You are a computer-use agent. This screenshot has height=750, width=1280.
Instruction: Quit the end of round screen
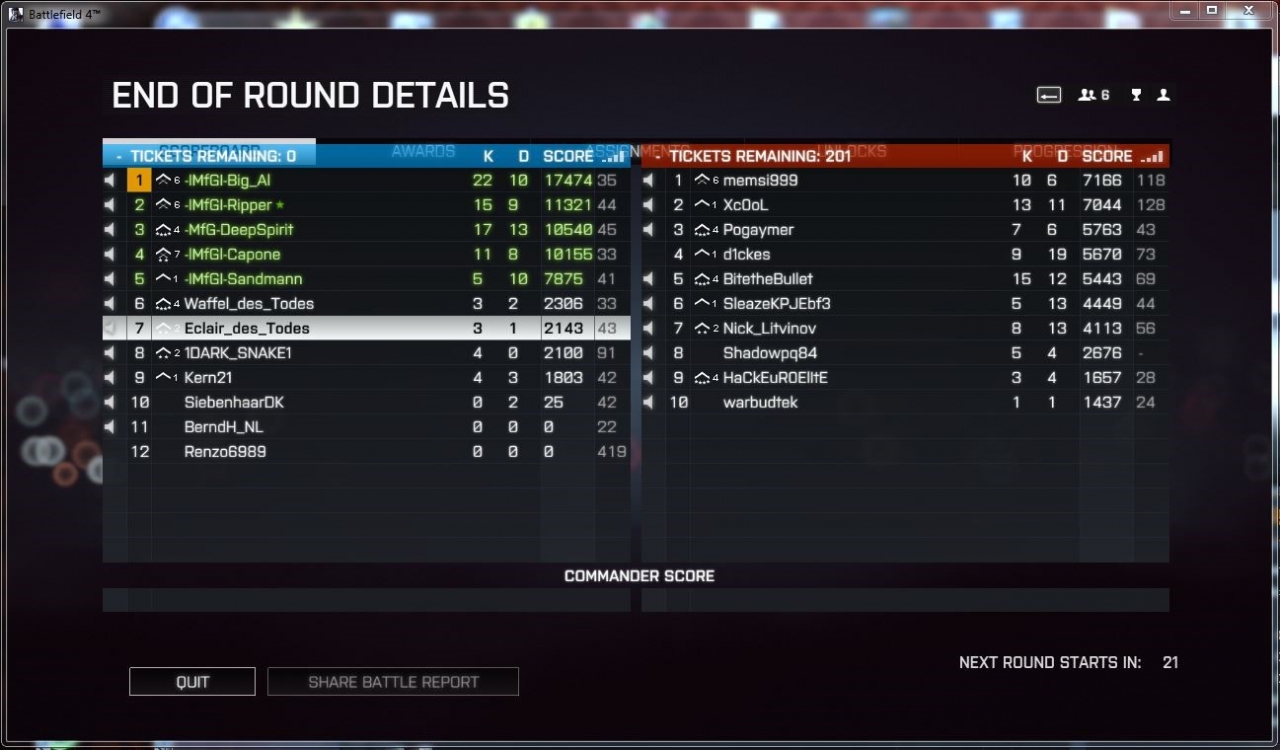[192, 682]
